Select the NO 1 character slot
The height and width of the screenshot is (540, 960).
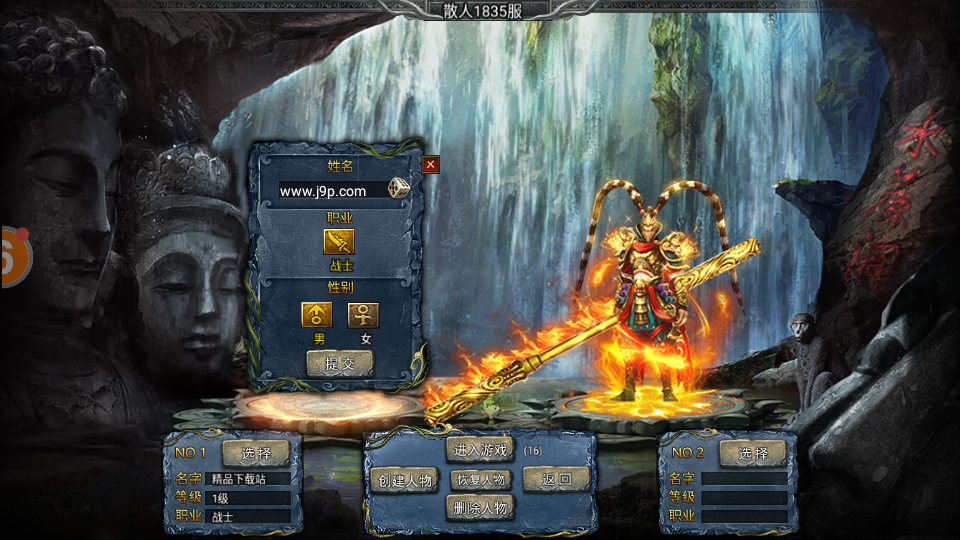(x=256, y=453)
